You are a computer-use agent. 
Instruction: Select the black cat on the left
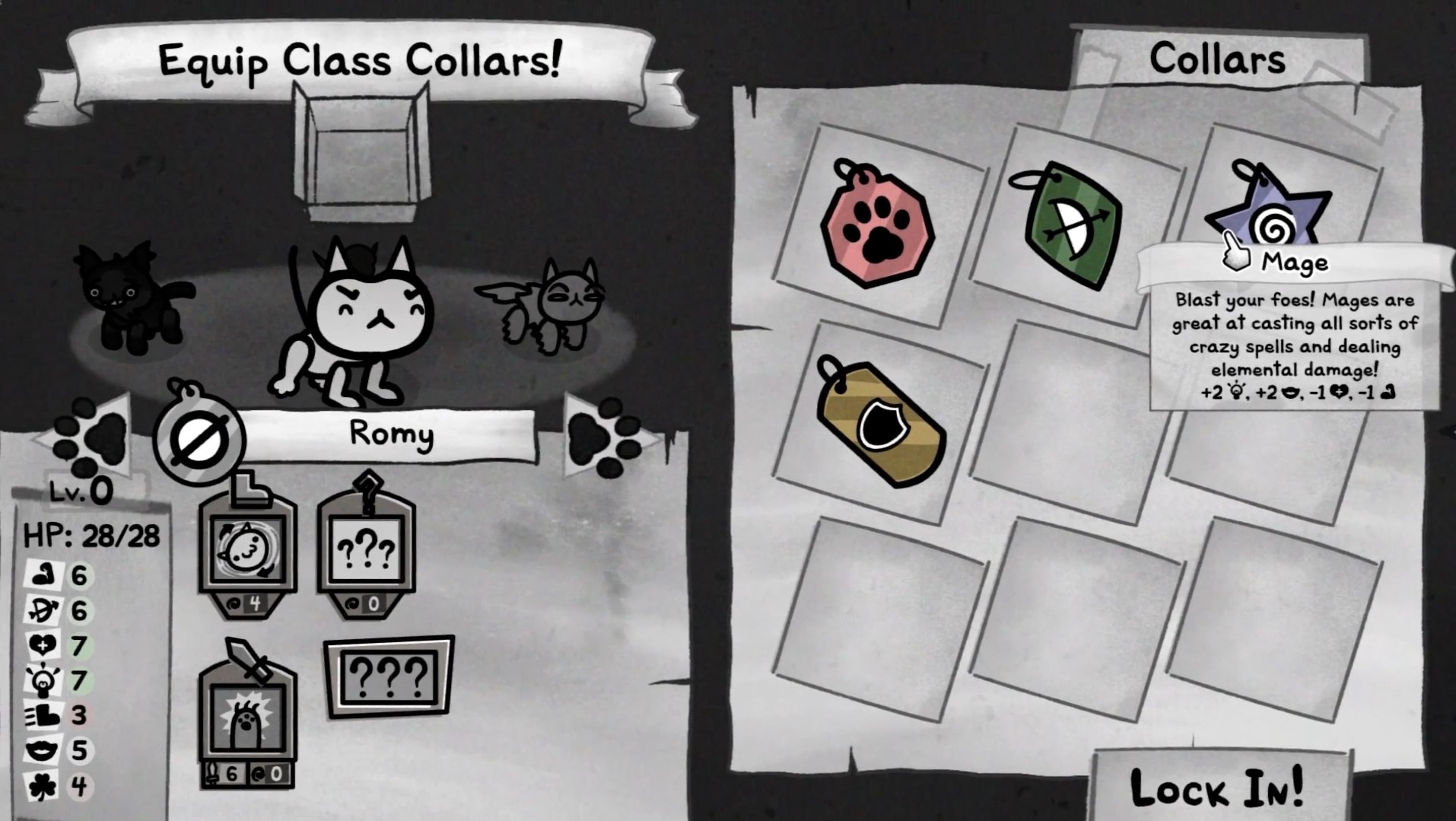[x=122, y=297]
